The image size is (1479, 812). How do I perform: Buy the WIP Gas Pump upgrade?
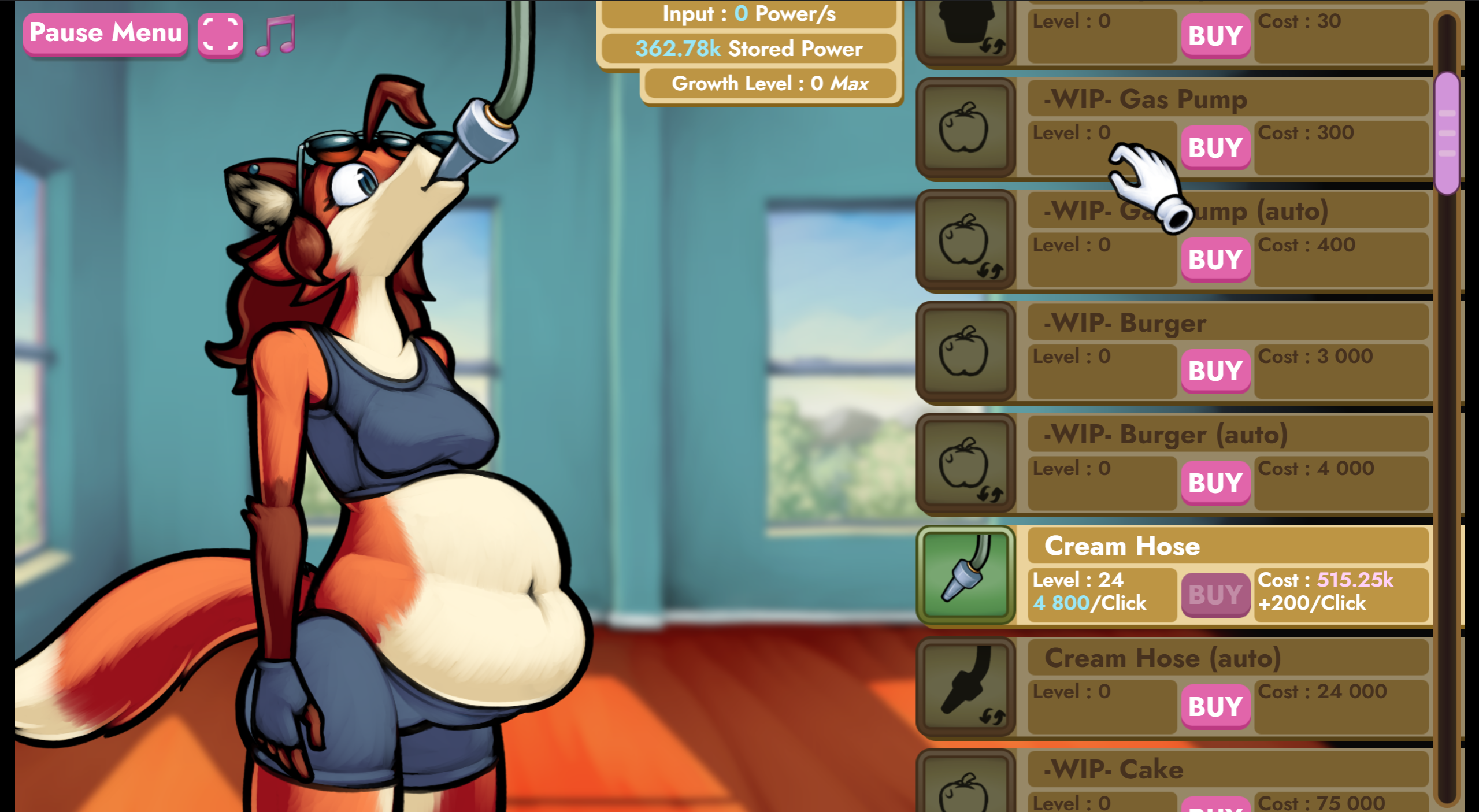pyautogui.click(x=1215, y=147)
